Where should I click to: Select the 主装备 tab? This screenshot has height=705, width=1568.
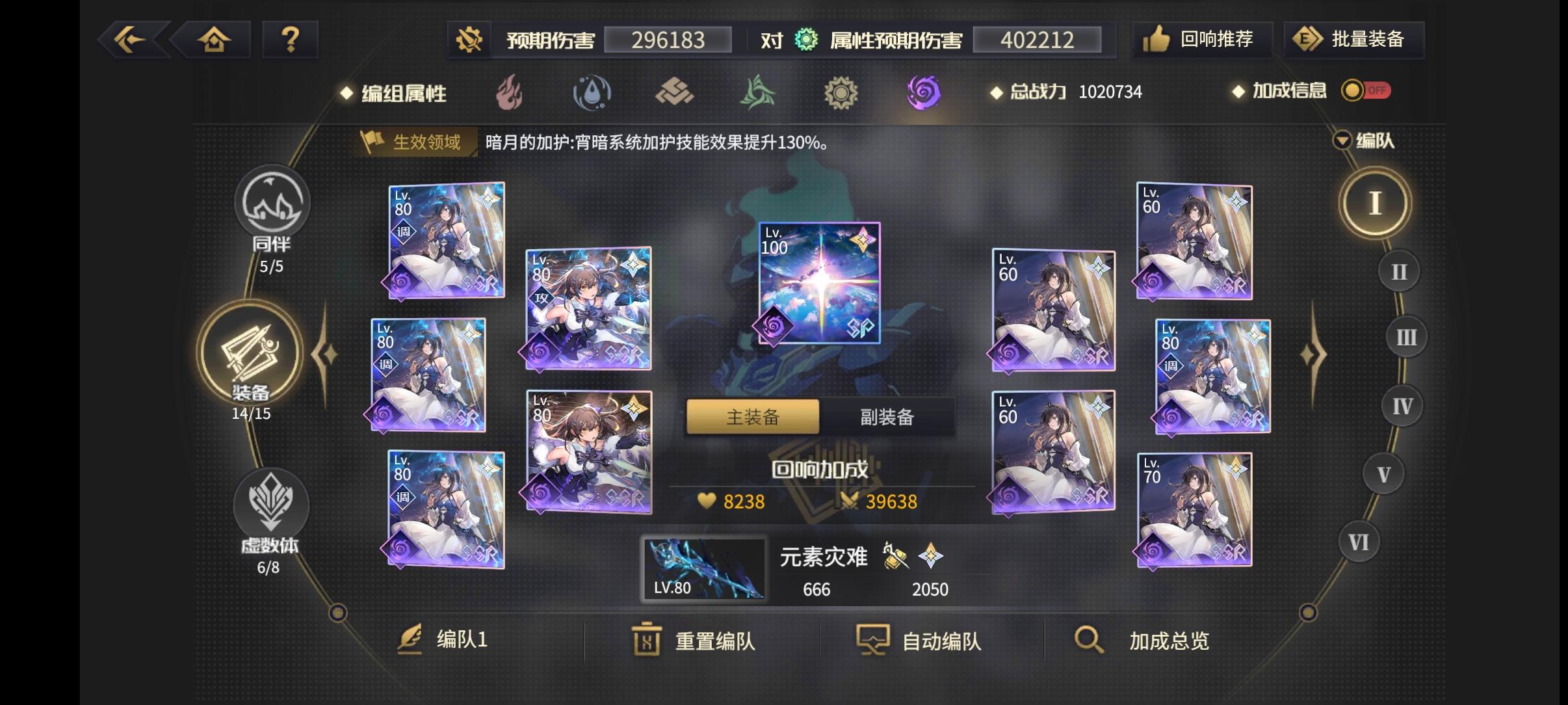[x=753, y=416]
